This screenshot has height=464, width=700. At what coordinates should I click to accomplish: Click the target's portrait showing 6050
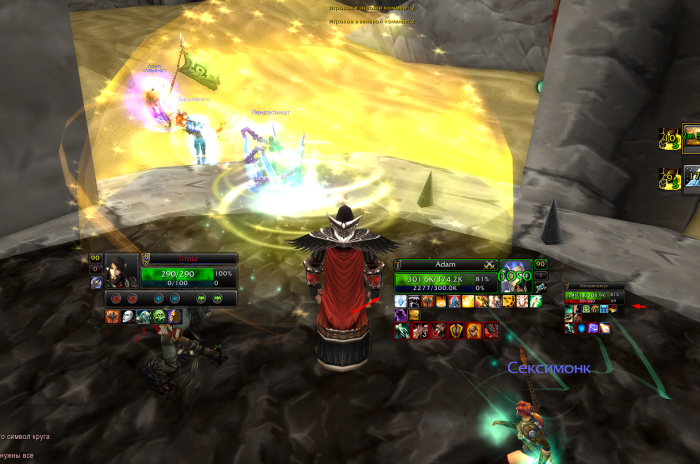point(517,277)
